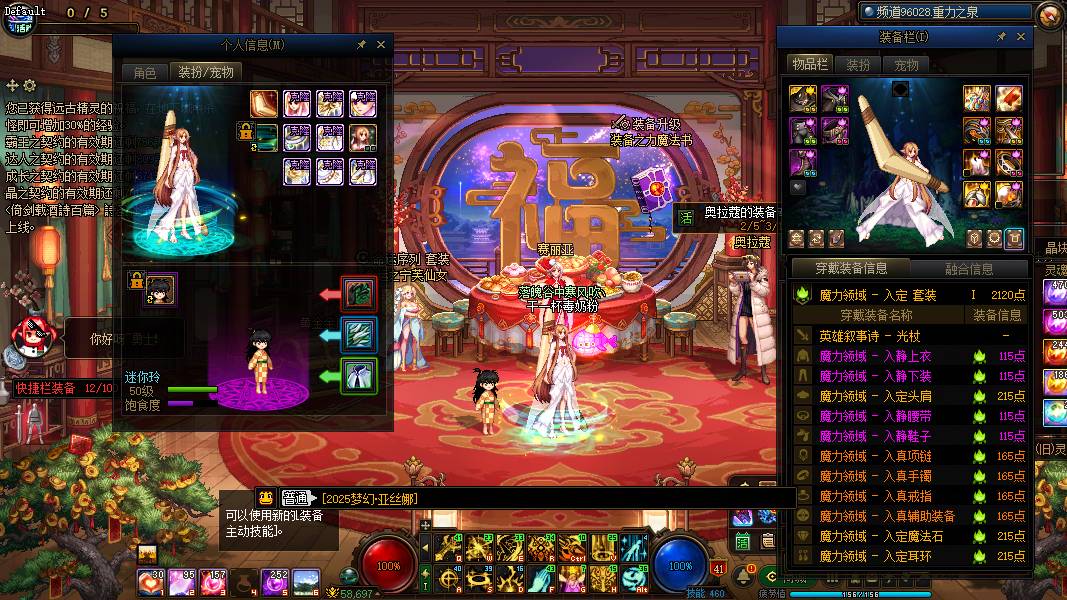This screenshot has height=600, width=1067.
Task: Select the pet green equipment slot
Action: pos(359,376)
